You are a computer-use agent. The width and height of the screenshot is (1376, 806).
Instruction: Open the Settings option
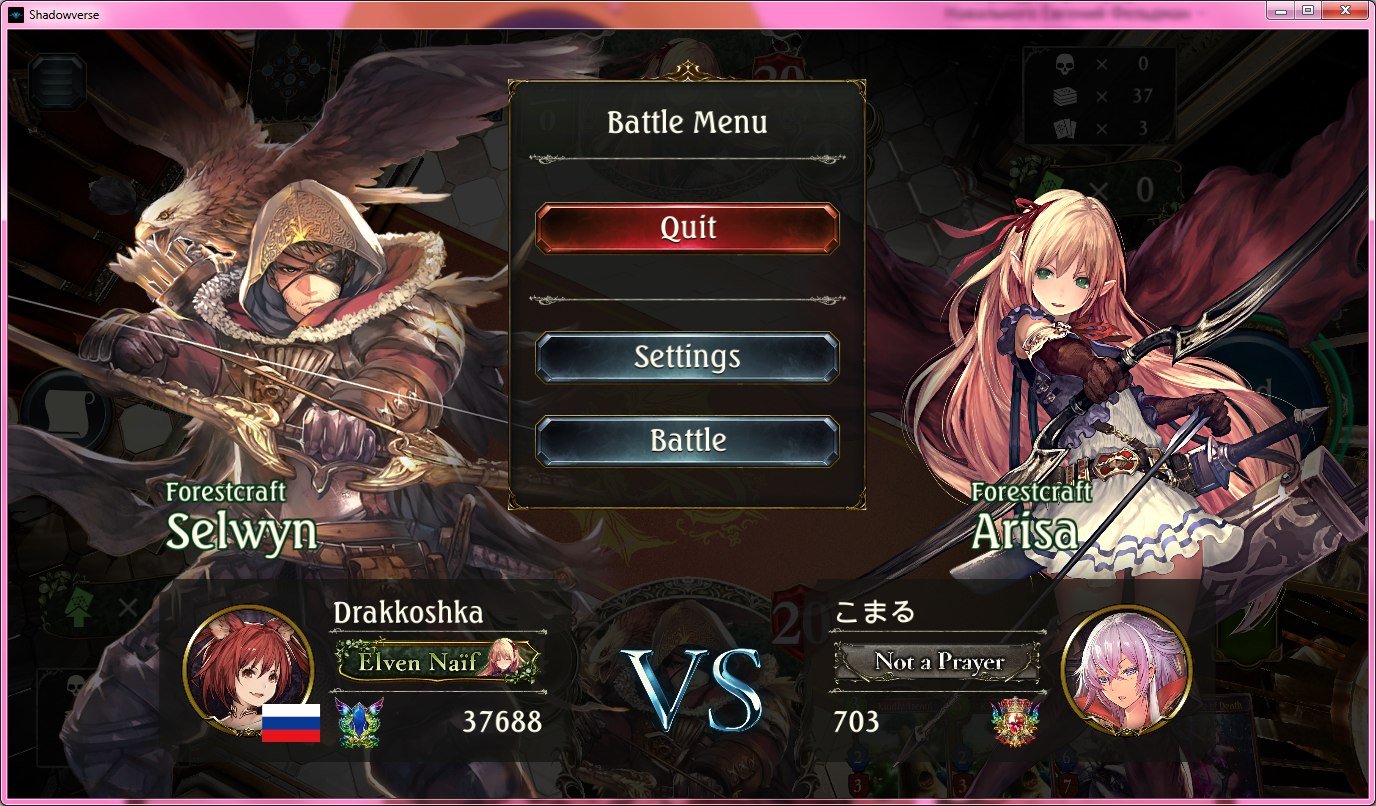coord(687,357)
